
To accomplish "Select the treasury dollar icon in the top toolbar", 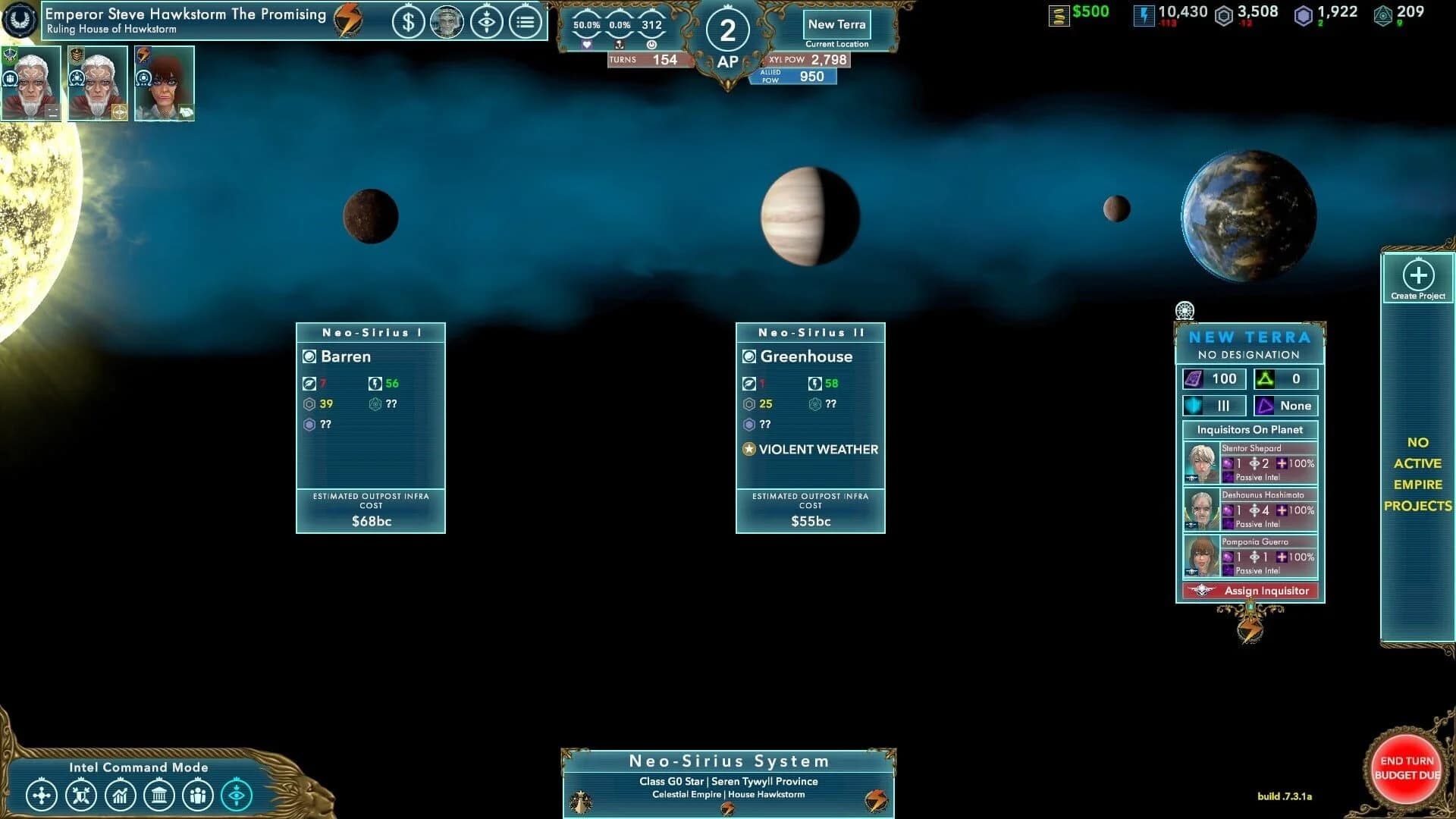I will (x=409, y=23).
